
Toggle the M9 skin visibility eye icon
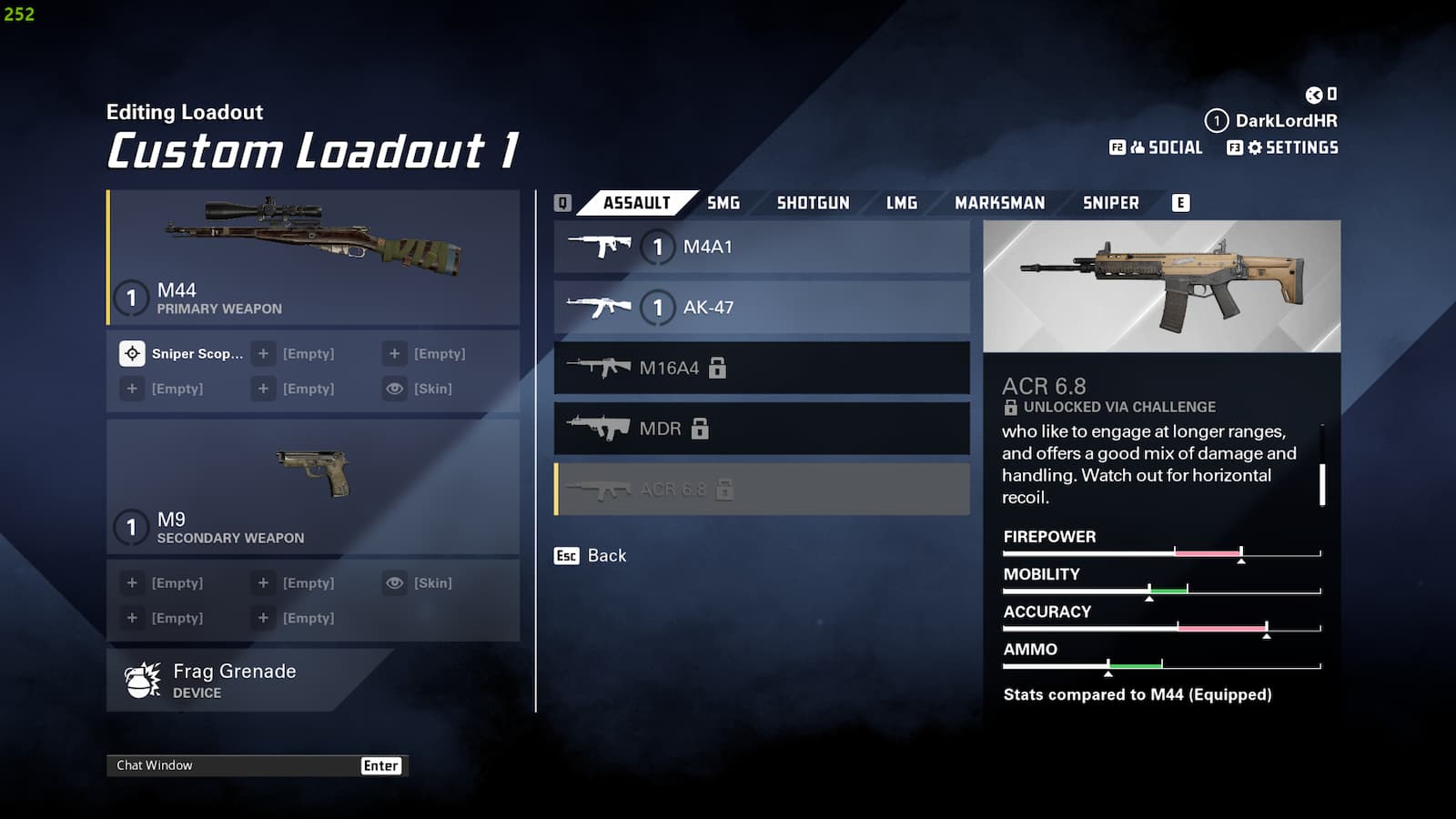click(x=394, y=582)
